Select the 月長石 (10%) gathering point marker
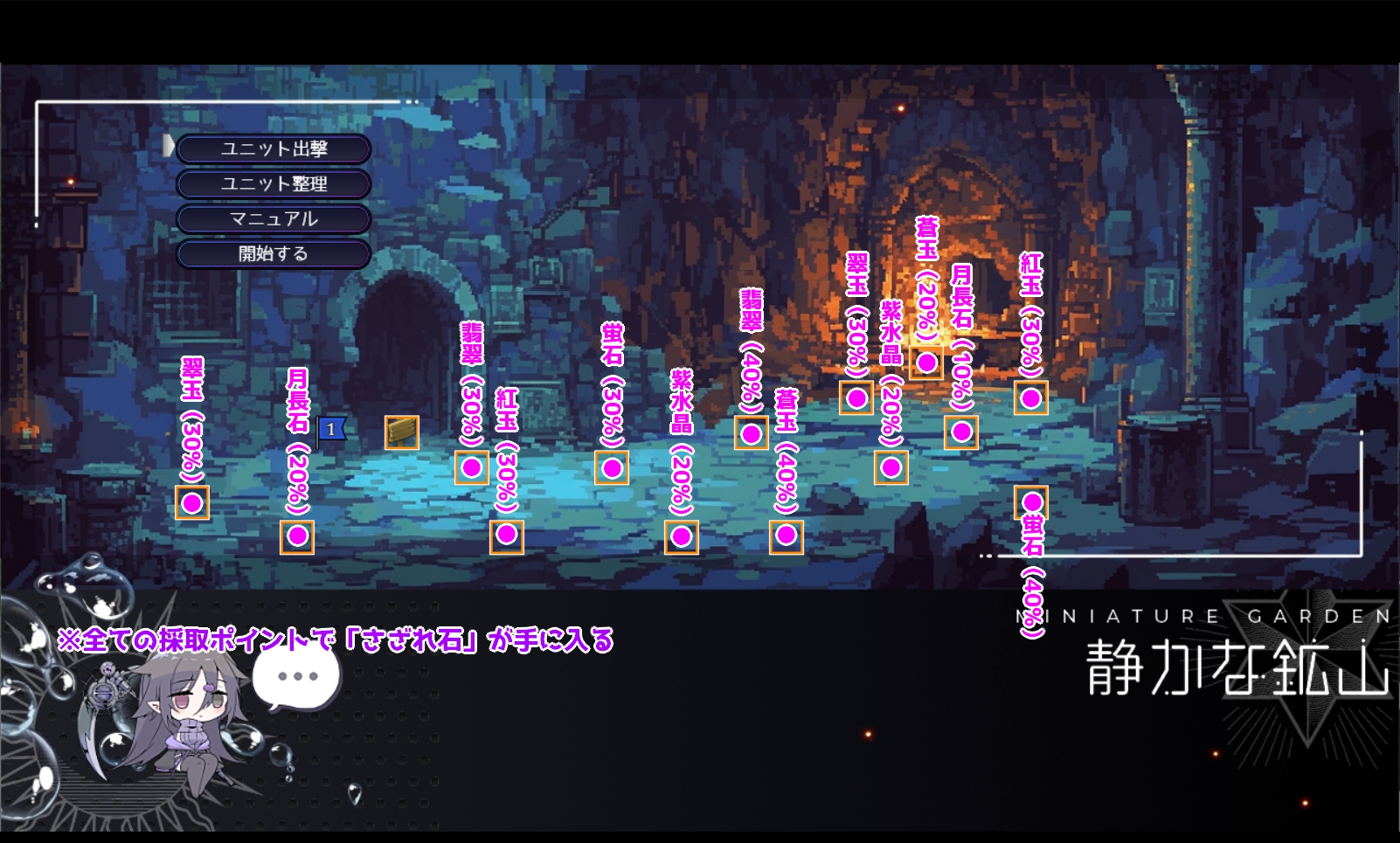 pyautogui.click(x=961, y=432)
